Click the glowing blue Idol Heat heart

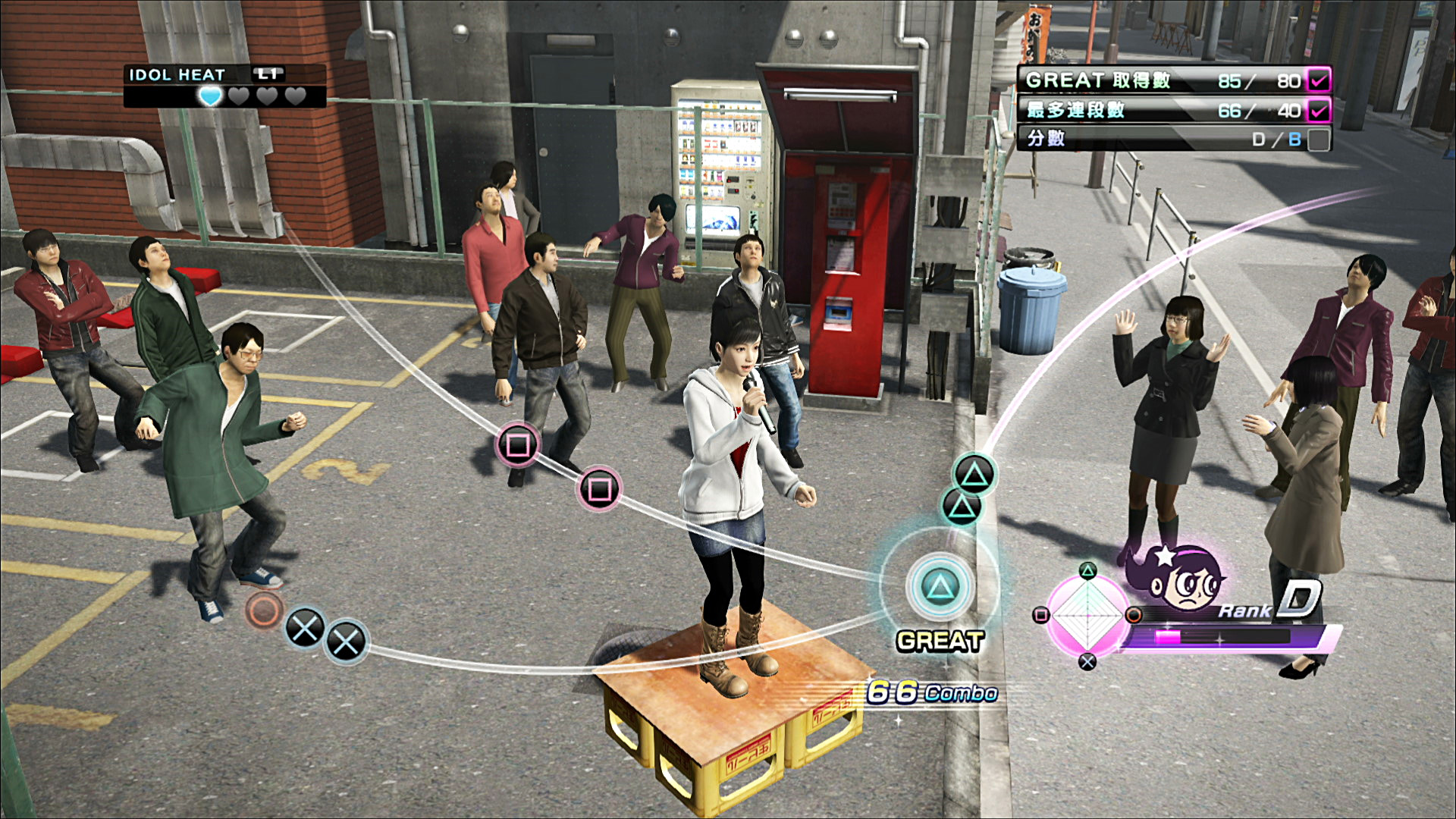210,96
